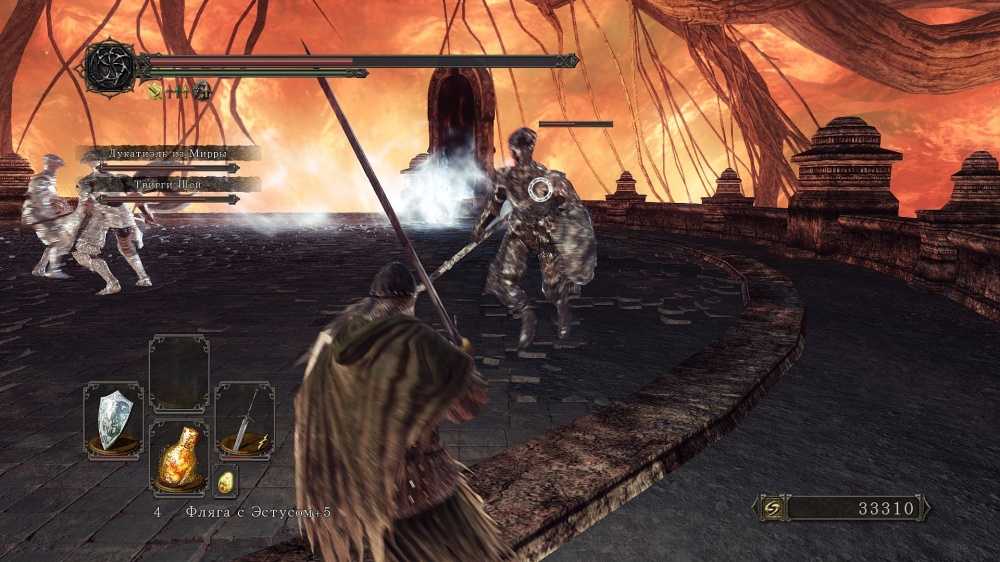Click the covenant emblem beside the health bar

[x=109, y=67]
